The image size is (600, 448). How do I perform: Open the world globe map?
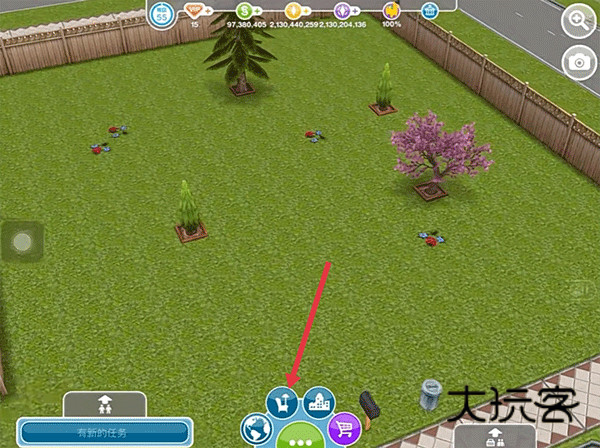[x=257, y=431]
